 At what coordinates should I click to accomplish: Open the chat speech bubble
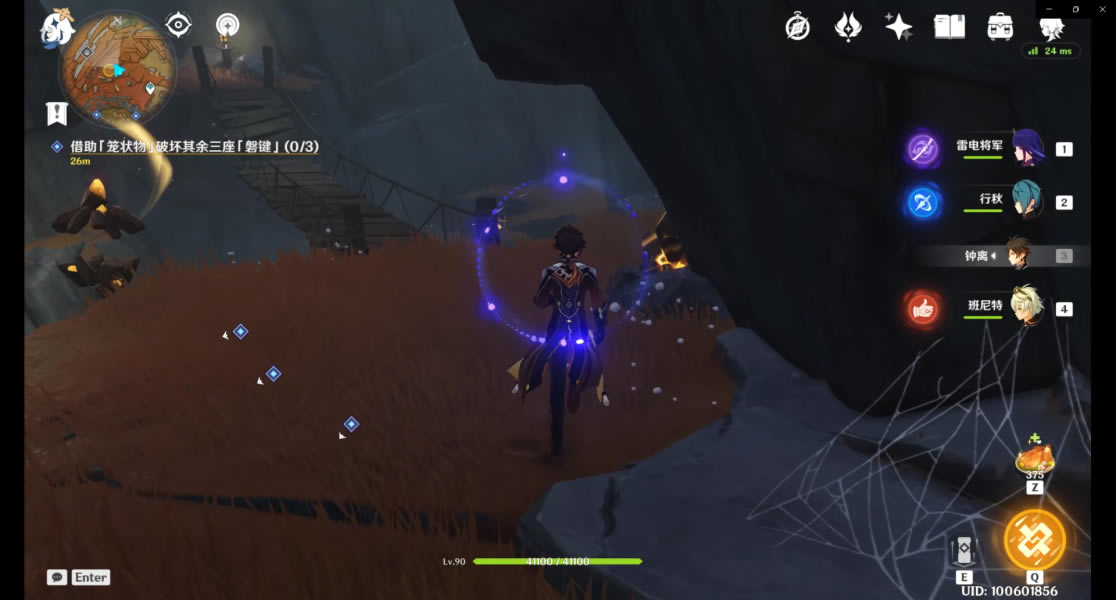point(57,577)
